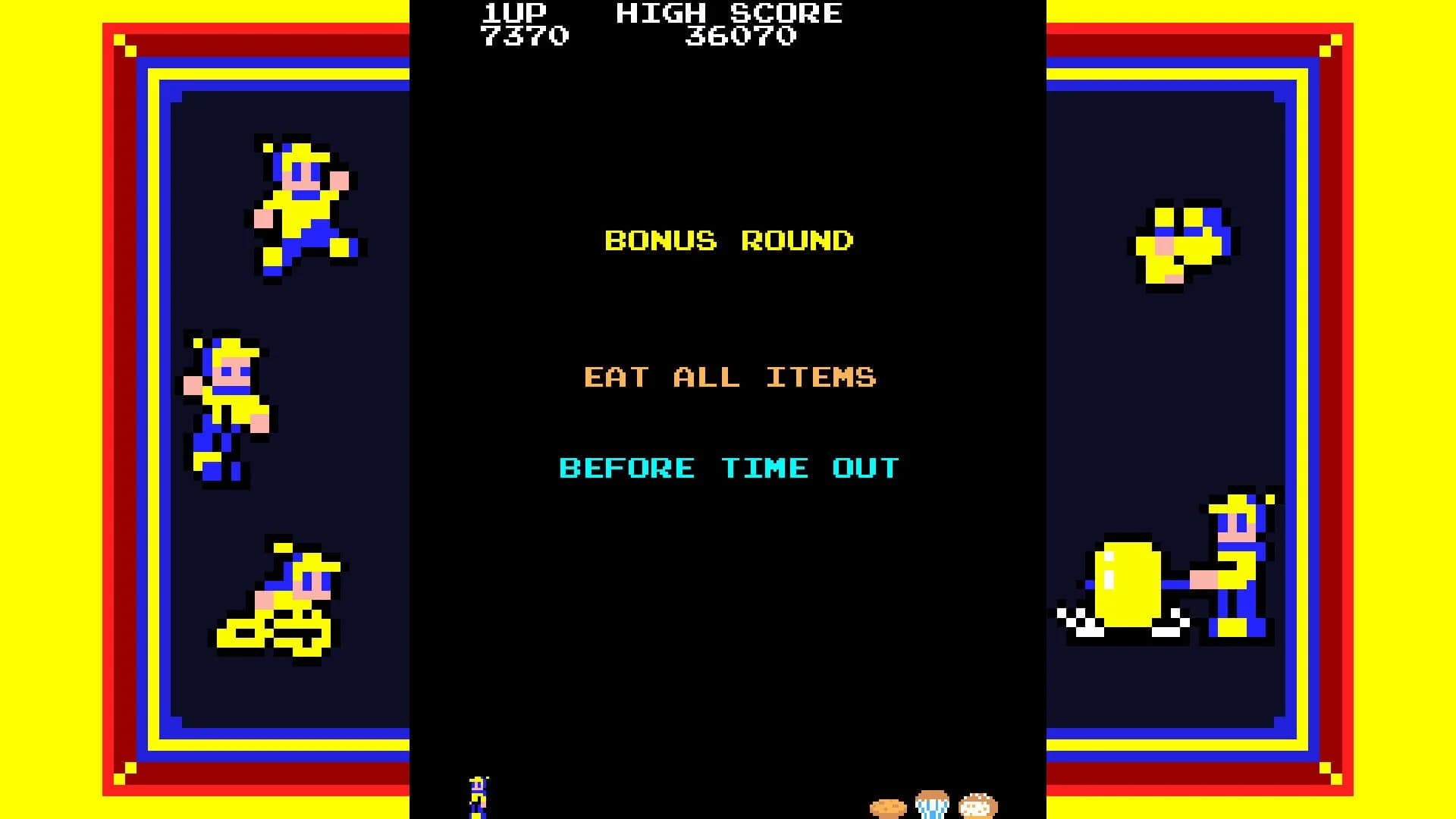
Task: Click the 1UP label at top
Action: coord(513,12)
